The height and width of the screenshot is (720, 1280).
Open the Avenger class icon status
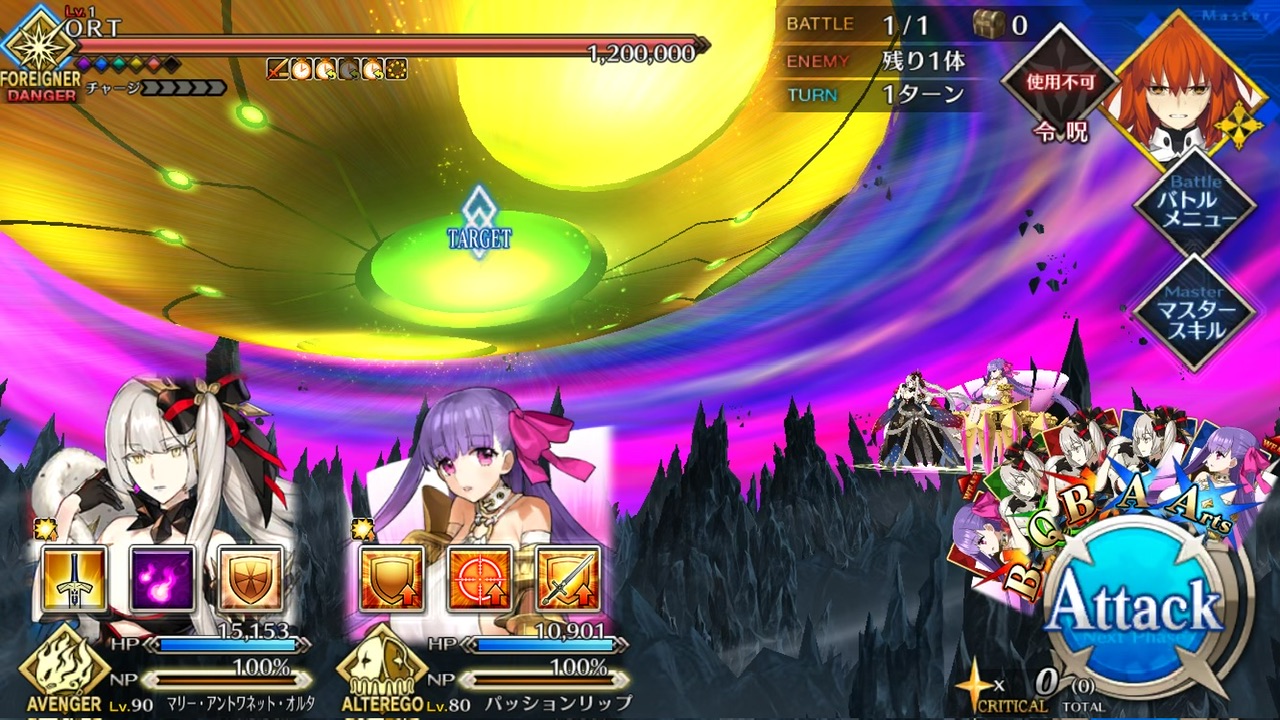(63, 665)
